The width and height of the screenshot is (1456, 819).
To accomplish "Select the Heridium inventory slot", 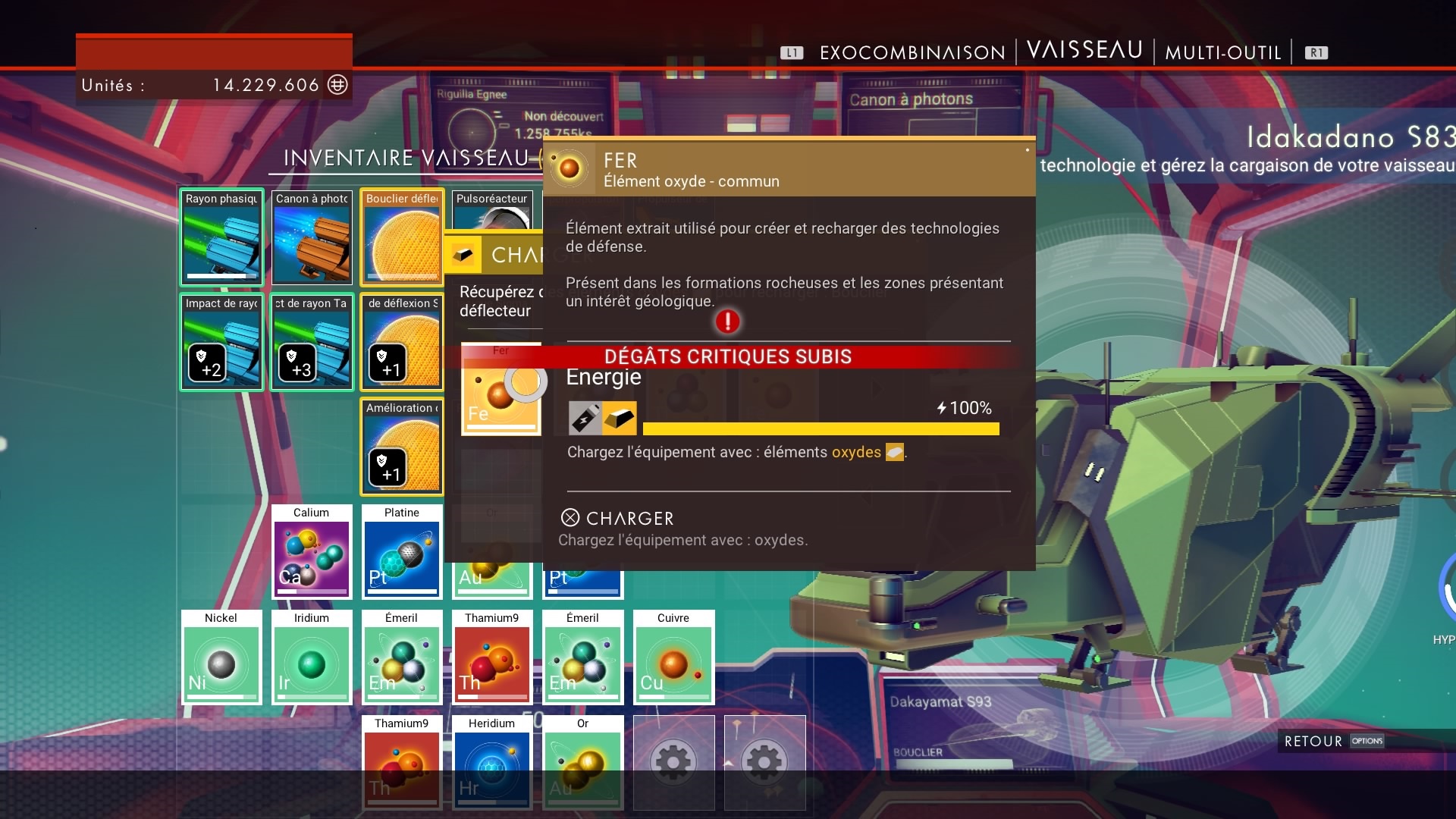I will click(492, 762).
